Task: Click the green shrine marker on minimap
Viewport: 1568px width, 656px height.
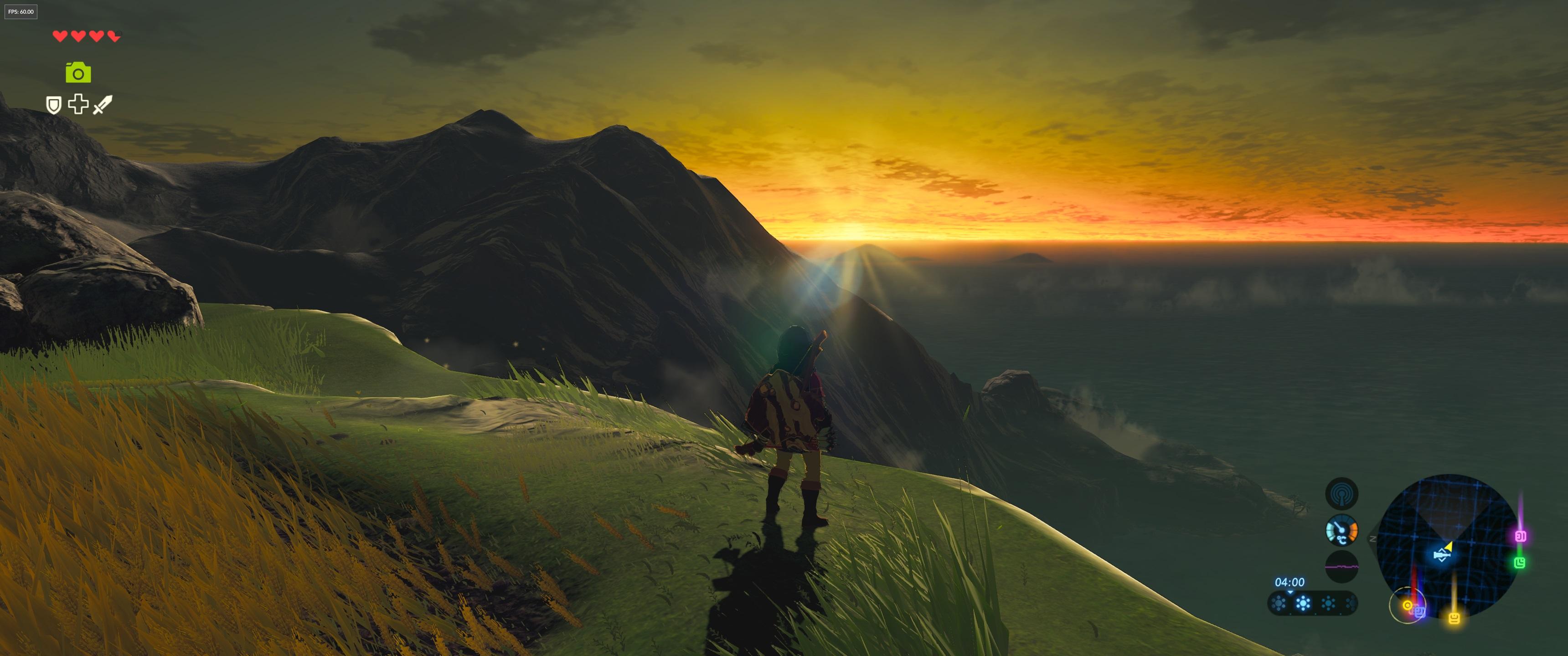Action: [1519, 562]
